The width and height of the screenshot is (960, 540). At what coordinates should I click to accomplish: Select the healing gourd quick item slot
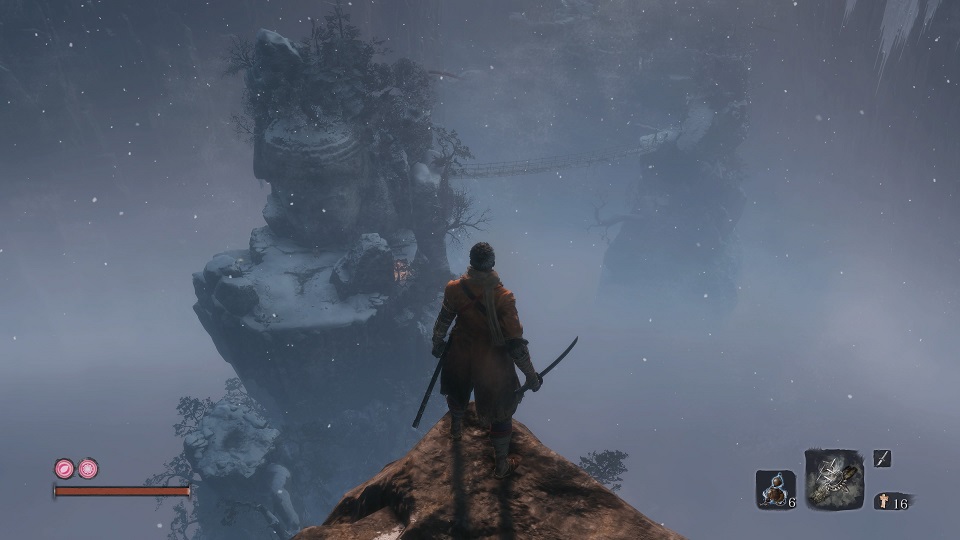click(x=774, y=489)
